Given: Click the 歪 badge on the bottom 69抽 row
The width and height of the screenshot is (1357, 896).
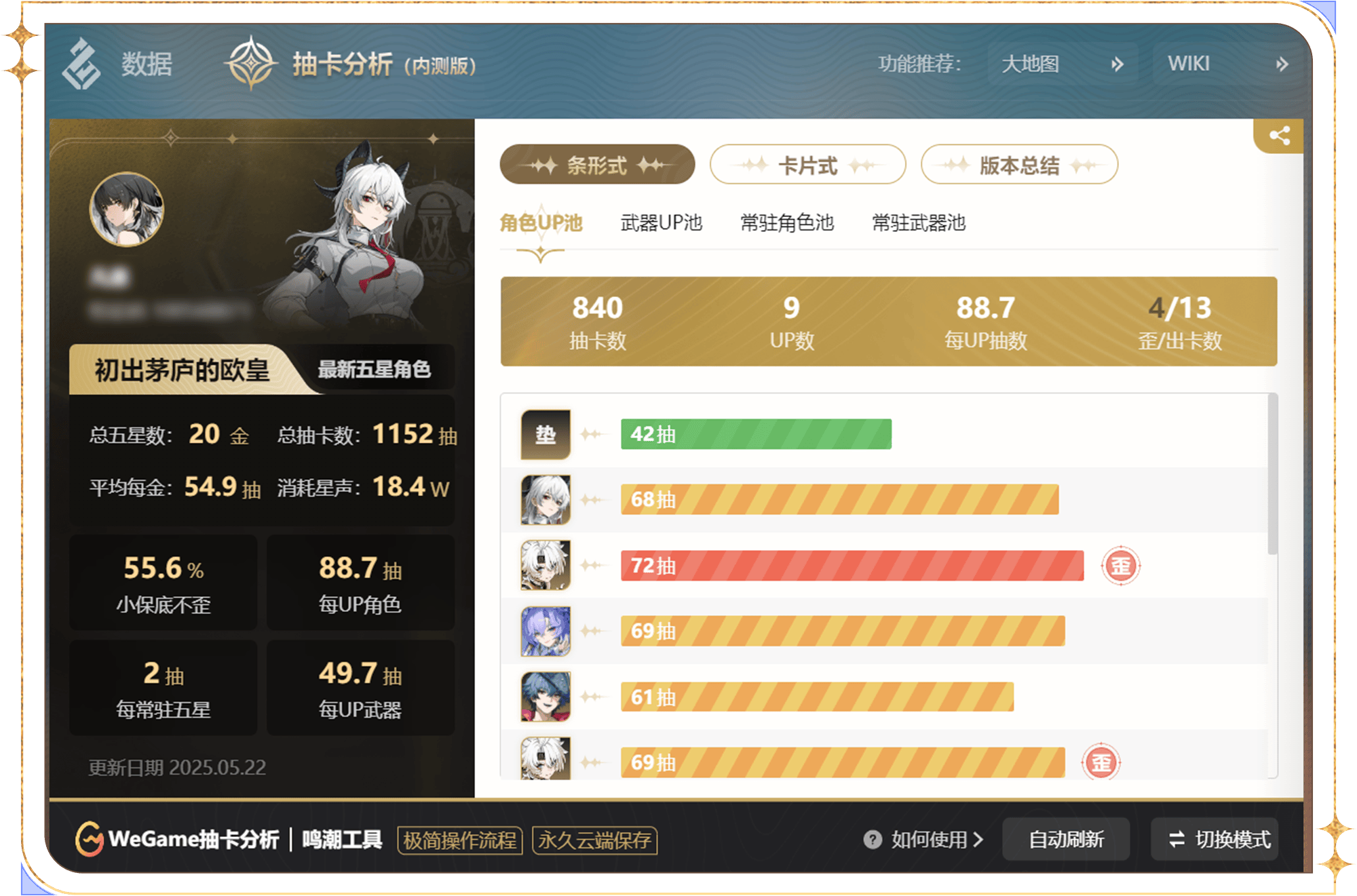Looking at the screenshot, I should tap(1103, 762).
